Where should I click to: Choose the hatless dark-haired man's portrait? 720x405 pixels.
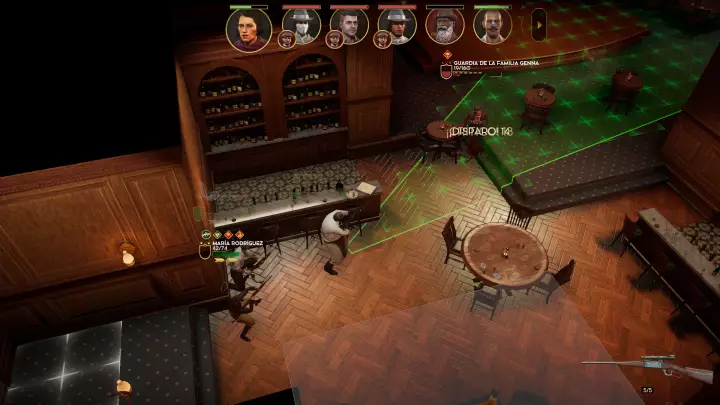click(x=349, y=25)
